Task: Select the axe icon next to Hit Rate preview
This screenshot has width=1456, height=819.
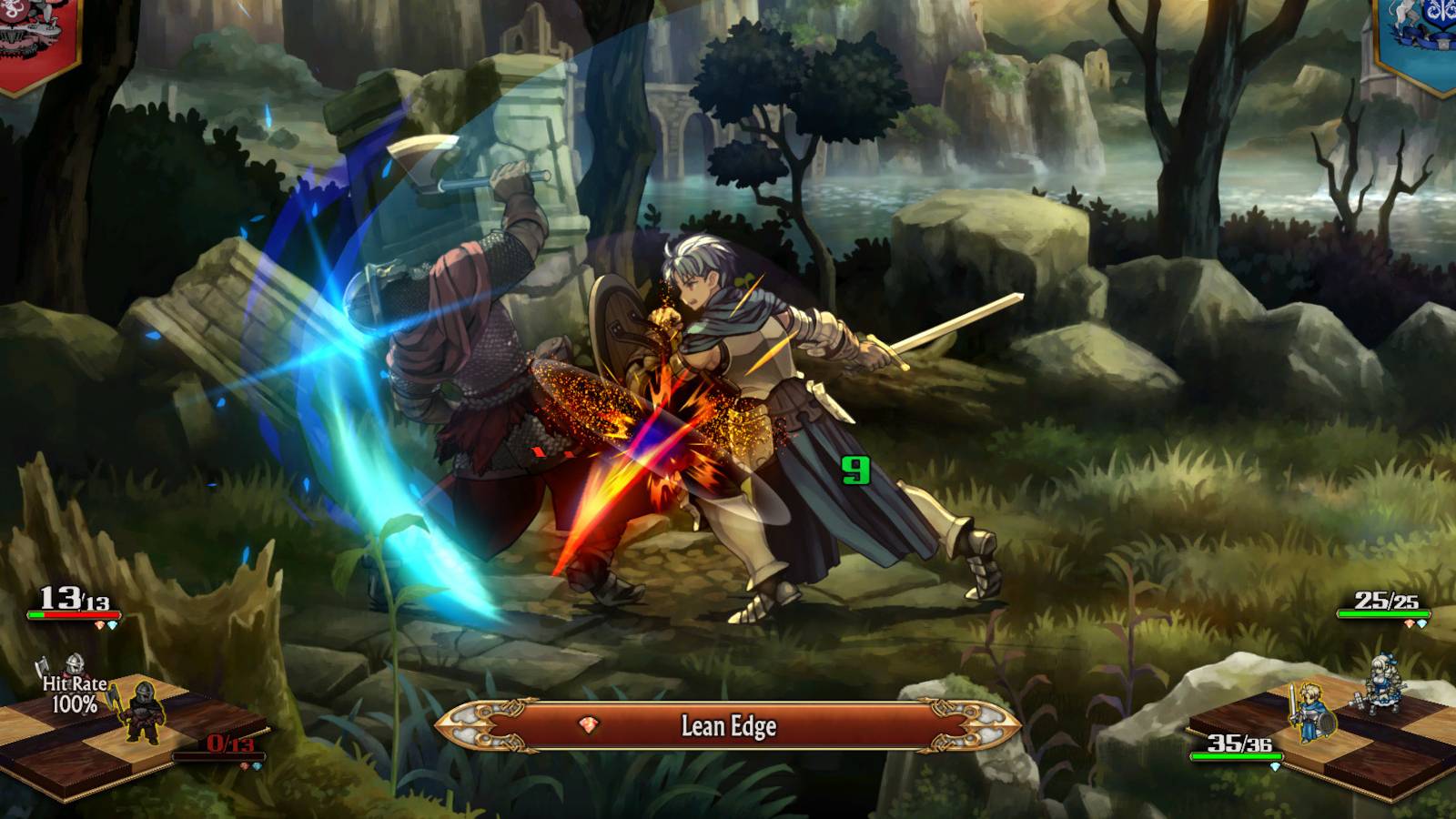Action: pyautogui.click(x=41, y=666)
